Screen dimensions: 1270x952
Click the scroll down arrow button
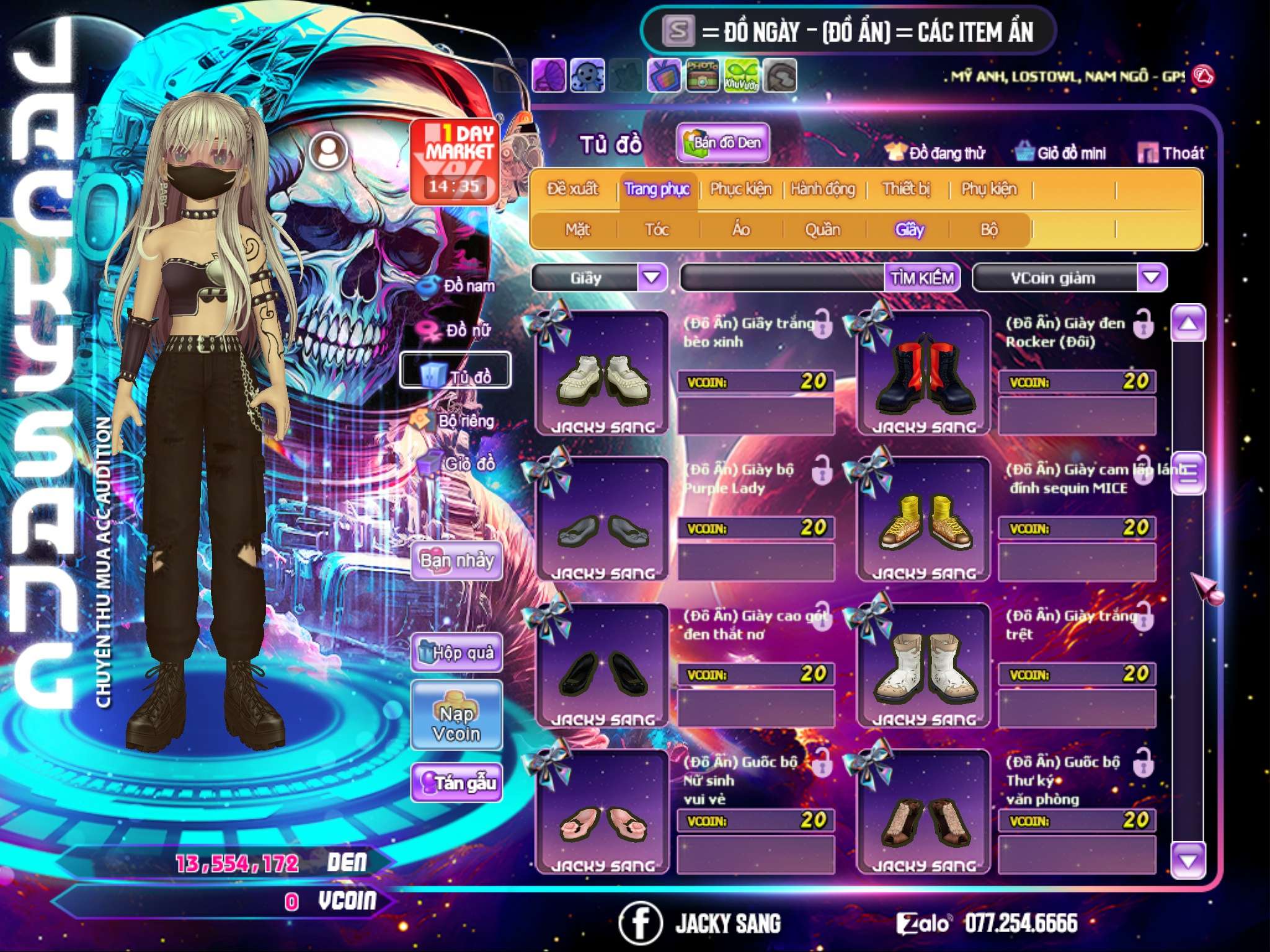click(x=1188, y=860)
